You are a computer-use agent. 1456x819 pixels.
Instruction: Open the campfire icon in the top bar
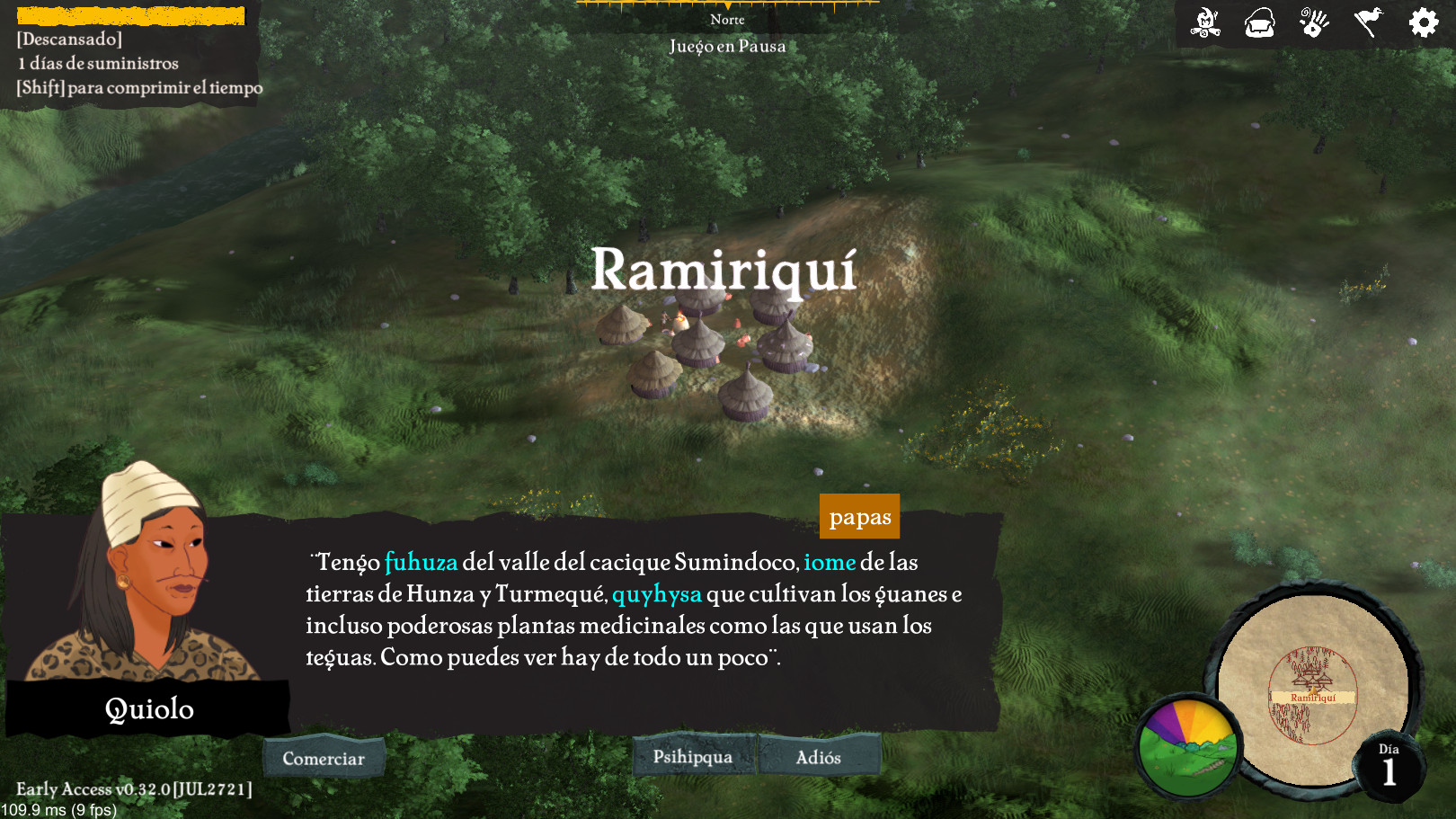click(x=1205, y=22)
